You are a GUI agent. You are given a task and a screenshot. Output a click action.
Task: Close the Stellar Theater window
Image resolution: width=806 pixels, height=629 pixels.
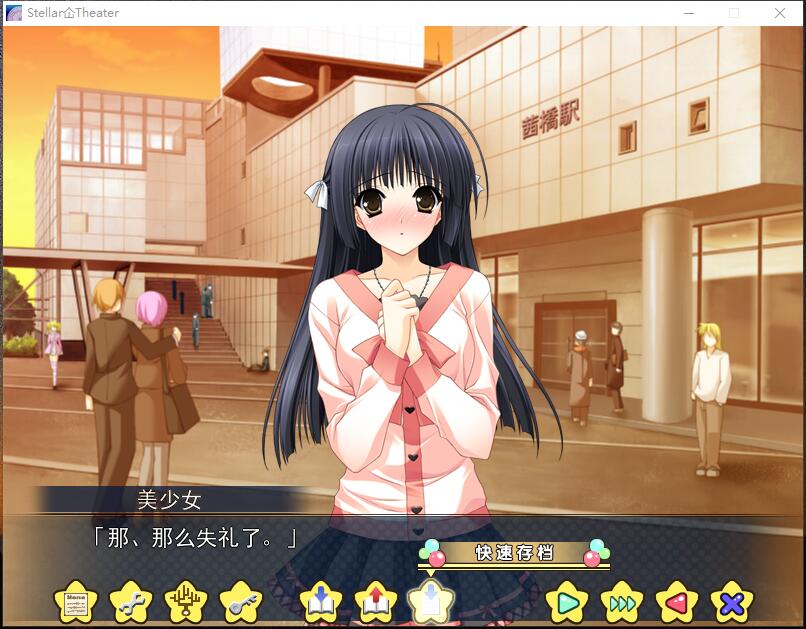tap(780, 13)
